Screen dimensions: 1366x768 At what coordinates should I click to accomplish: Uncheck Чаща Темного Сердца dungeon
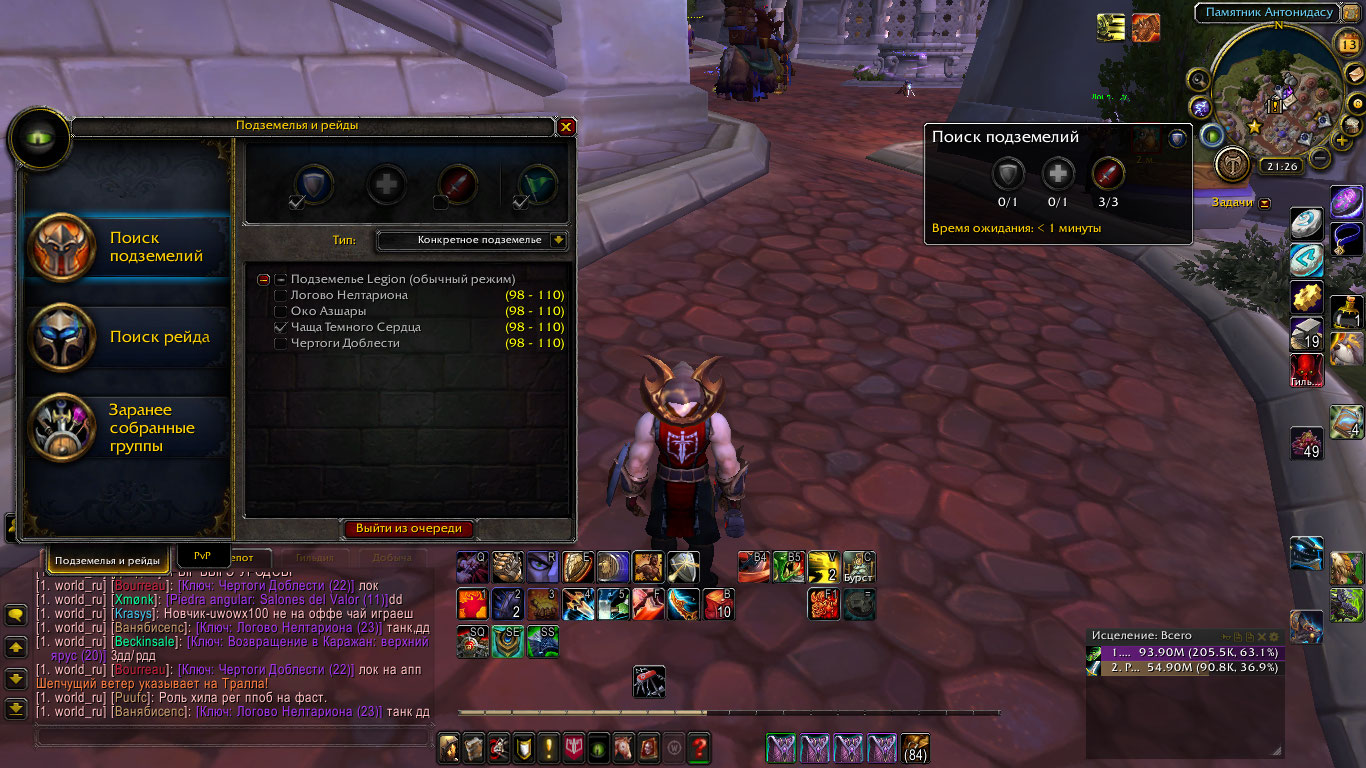[x=282, y=328]
